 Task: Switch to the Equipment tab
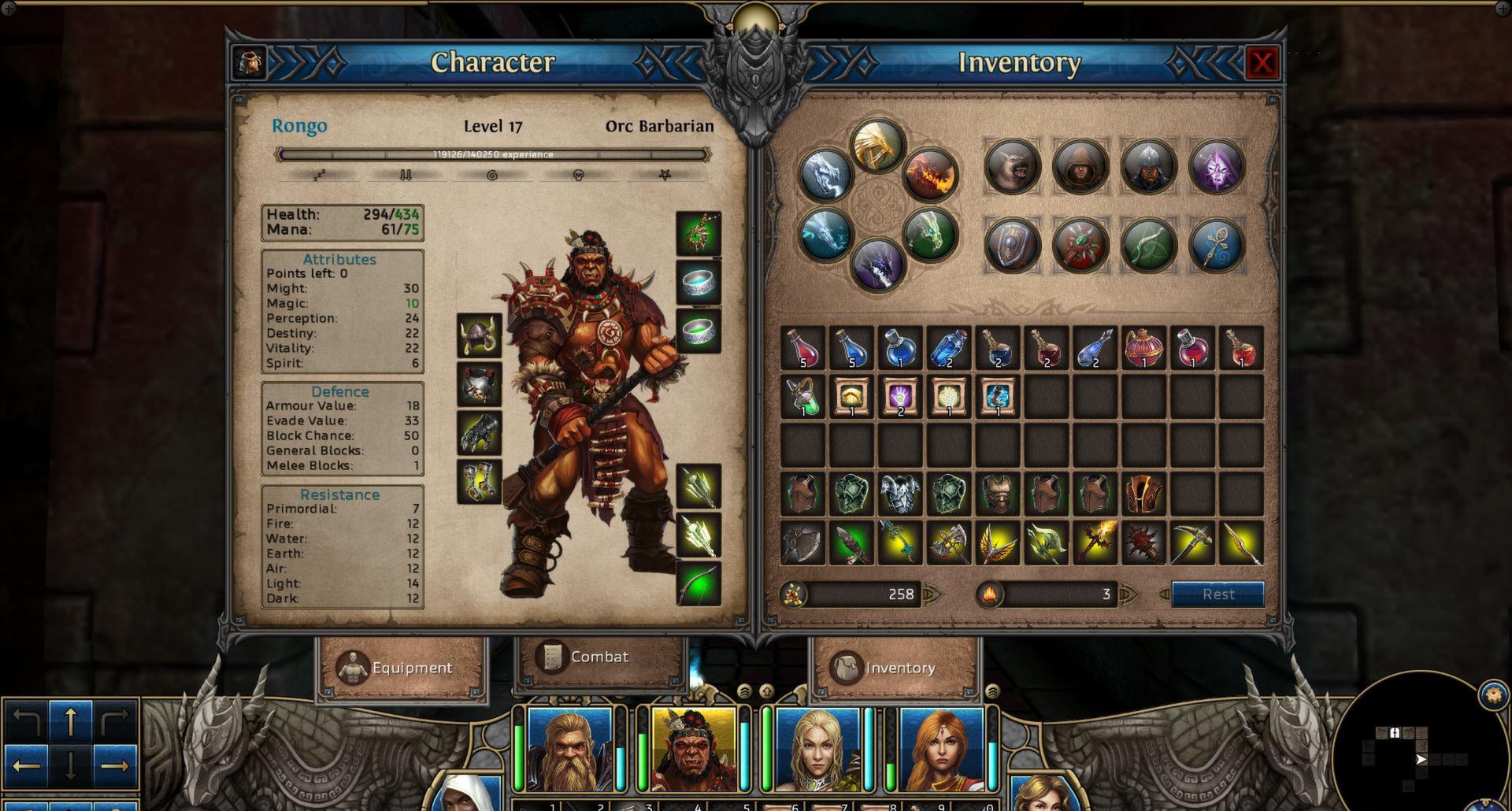[x=401, y=668]
